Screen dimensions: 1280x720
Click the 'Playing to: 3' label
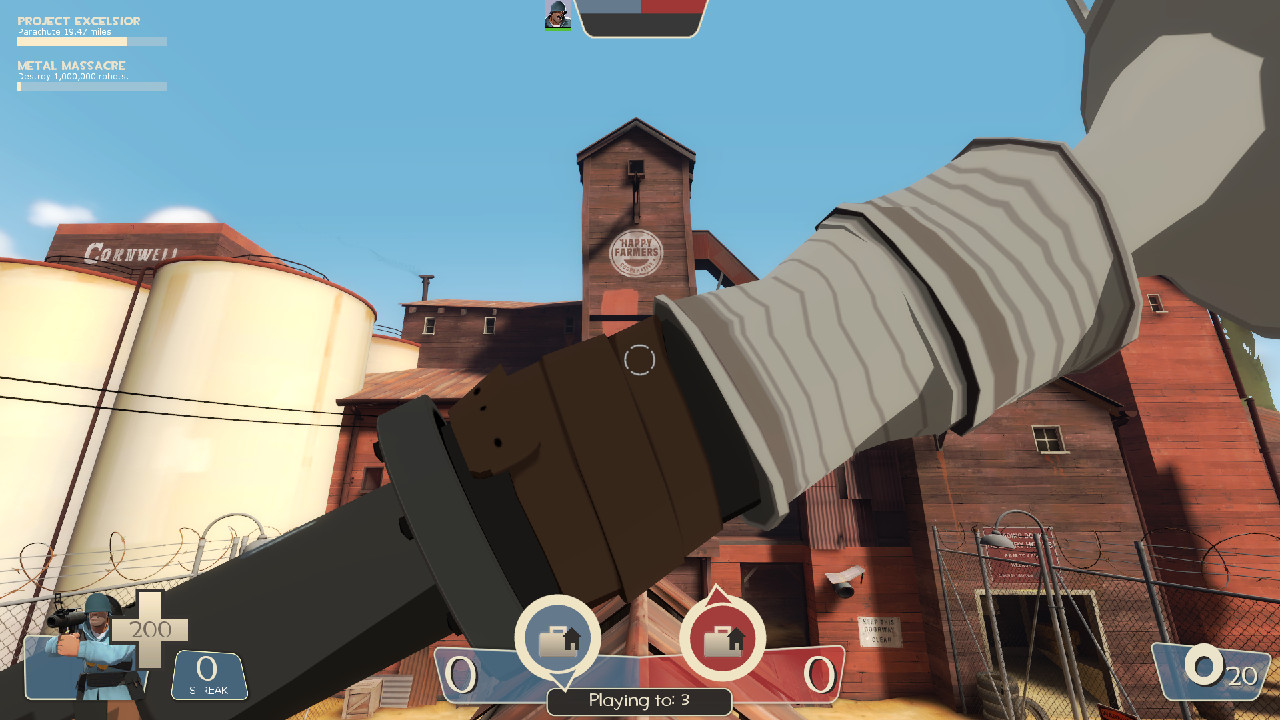pos(640,702)
